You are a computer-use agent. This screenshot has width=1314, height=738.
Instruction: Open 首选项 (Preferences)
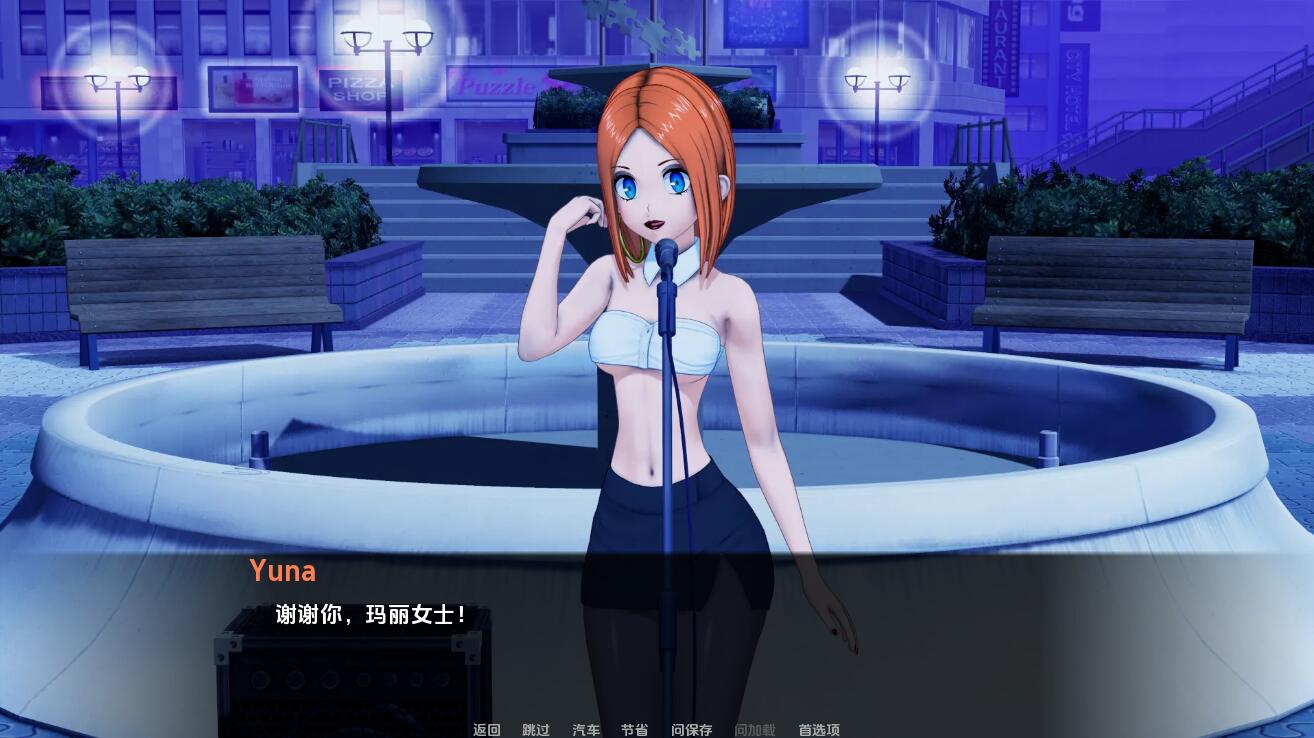point(819,730)
